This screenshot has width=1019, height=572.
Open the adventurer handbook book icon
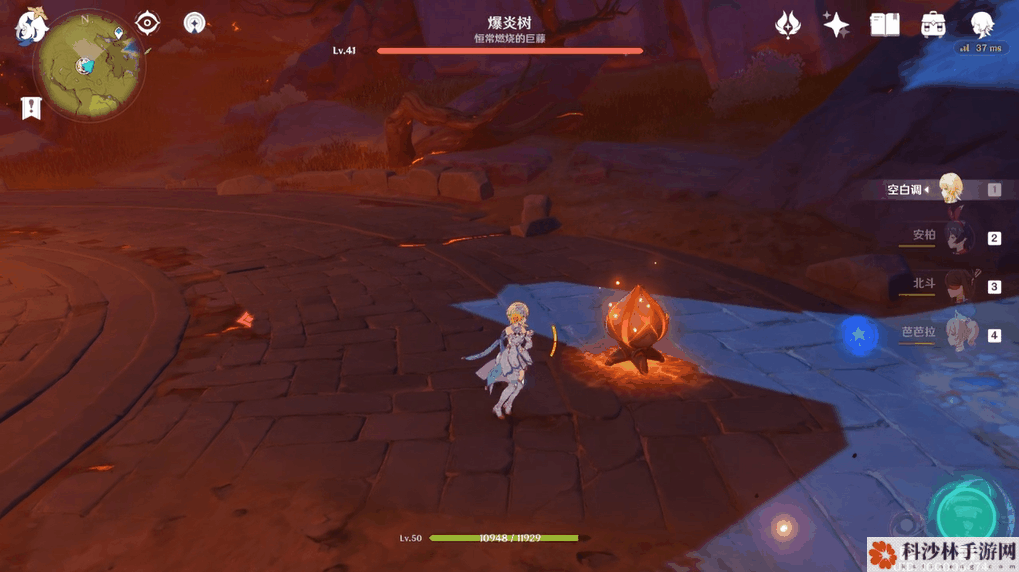pos(884,24)
